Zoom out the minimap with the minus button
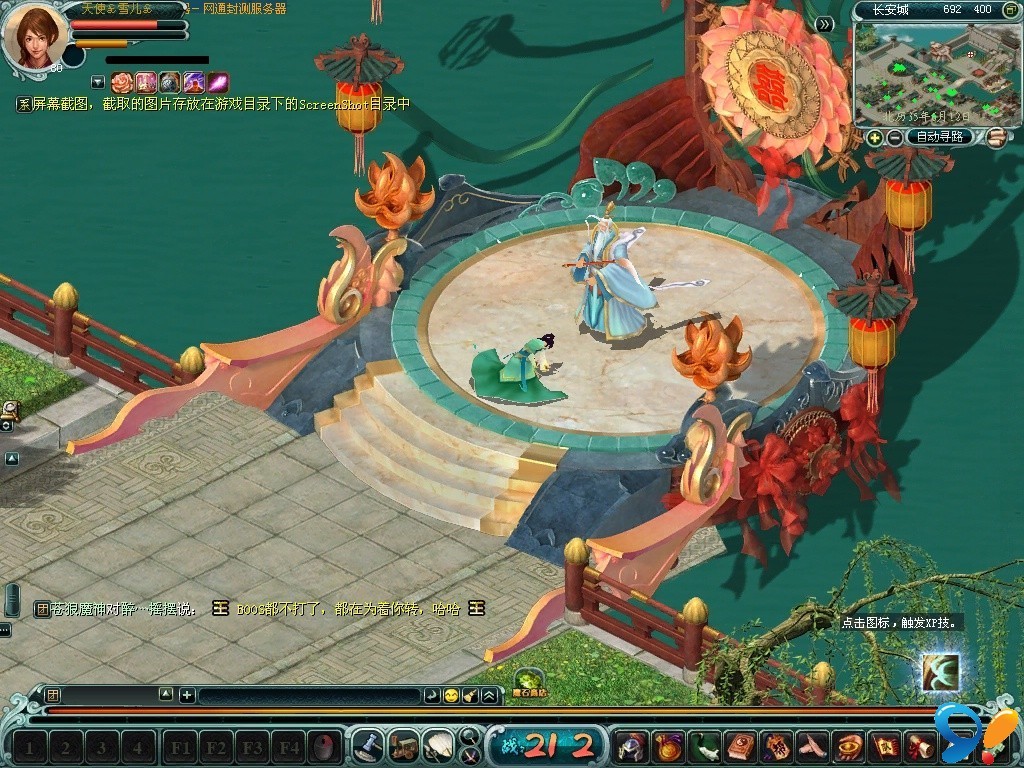This screenshot has height=768, width=1024. click(894, 137)
